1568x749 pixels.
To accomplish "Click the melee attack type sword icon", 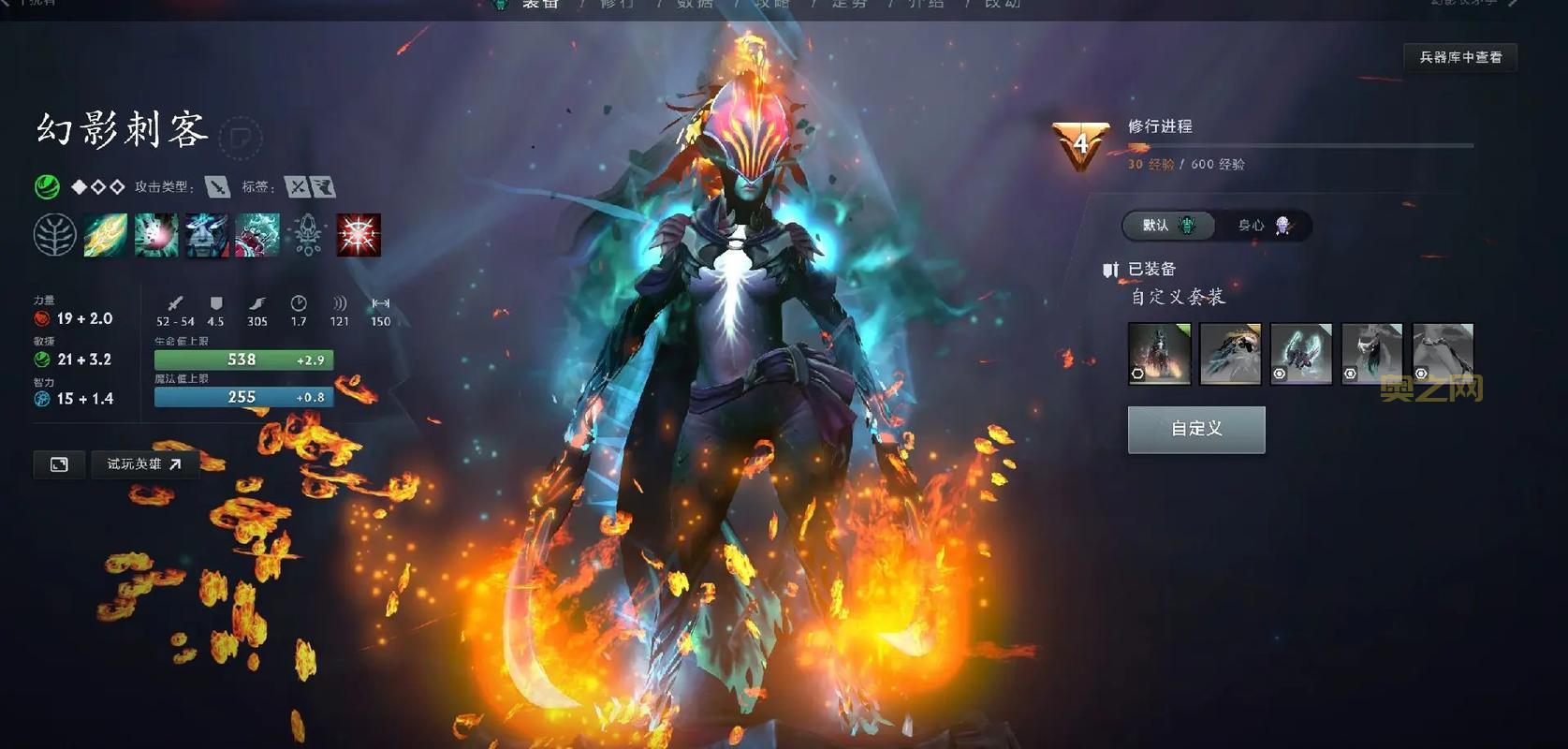I will (x=217, y=185).
